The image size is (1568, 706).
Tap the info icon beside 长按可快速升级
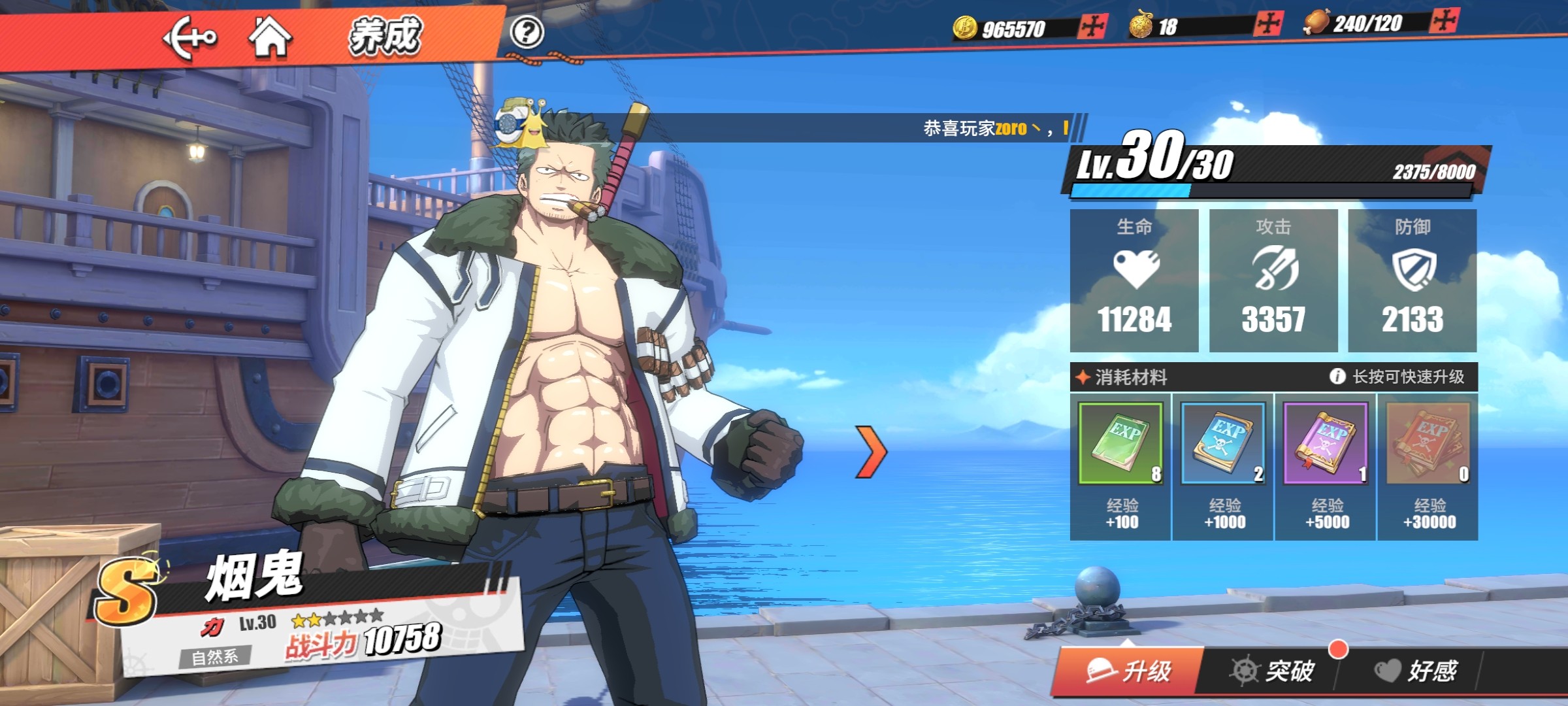coord(1337,377)
